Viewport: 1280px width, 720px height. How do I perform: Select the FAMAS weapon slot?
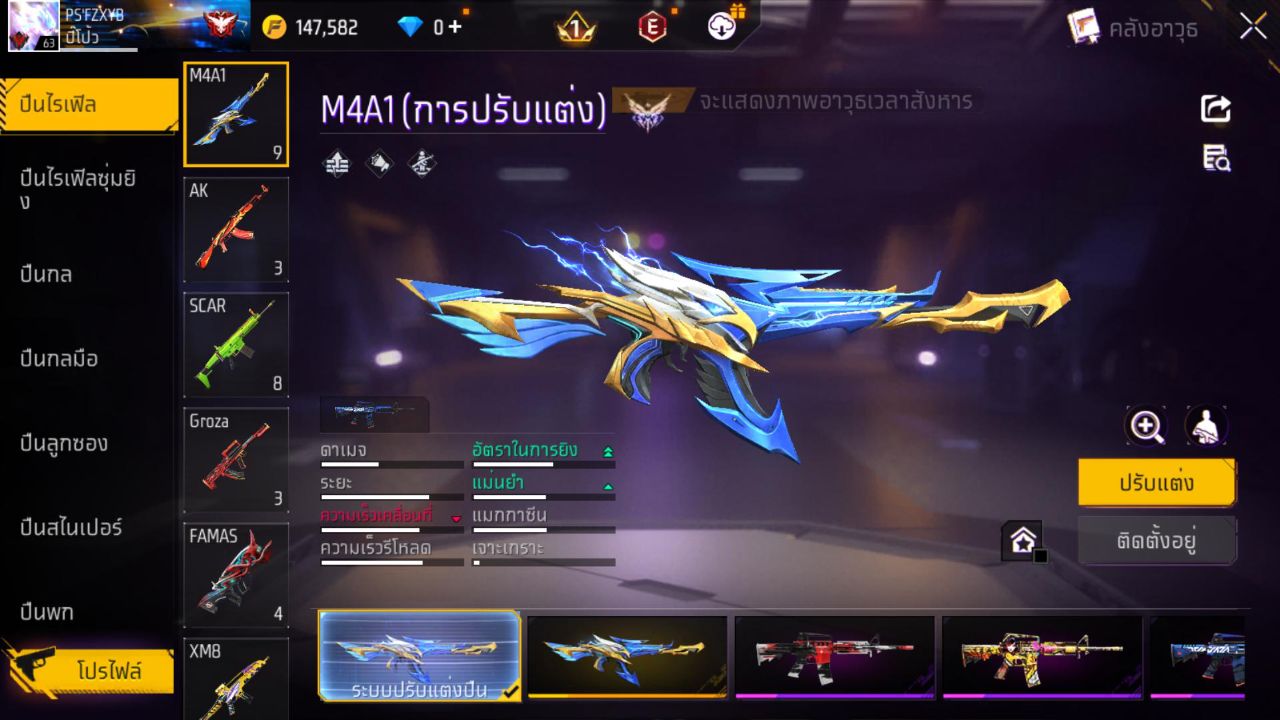pos(236,574)
